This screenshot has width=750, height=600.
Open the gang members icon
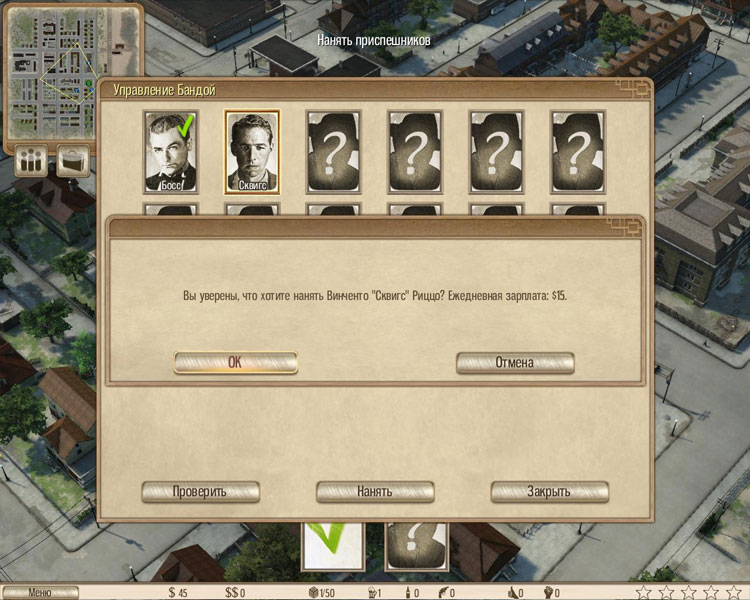pyautogui.click(x=31, y=161)
